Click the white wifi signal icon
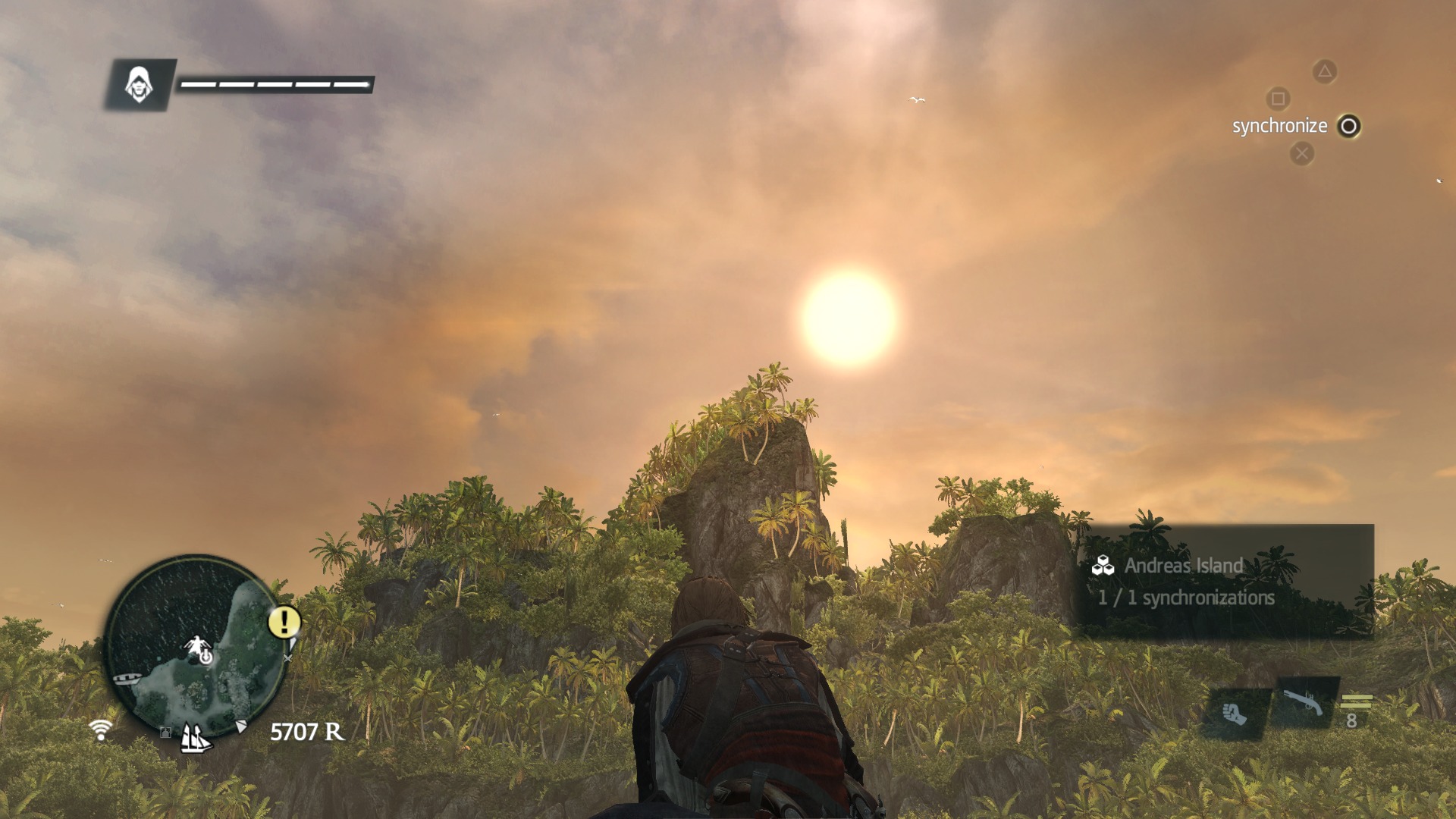This screenshot has width=1456, height=819. pos(100,730)
